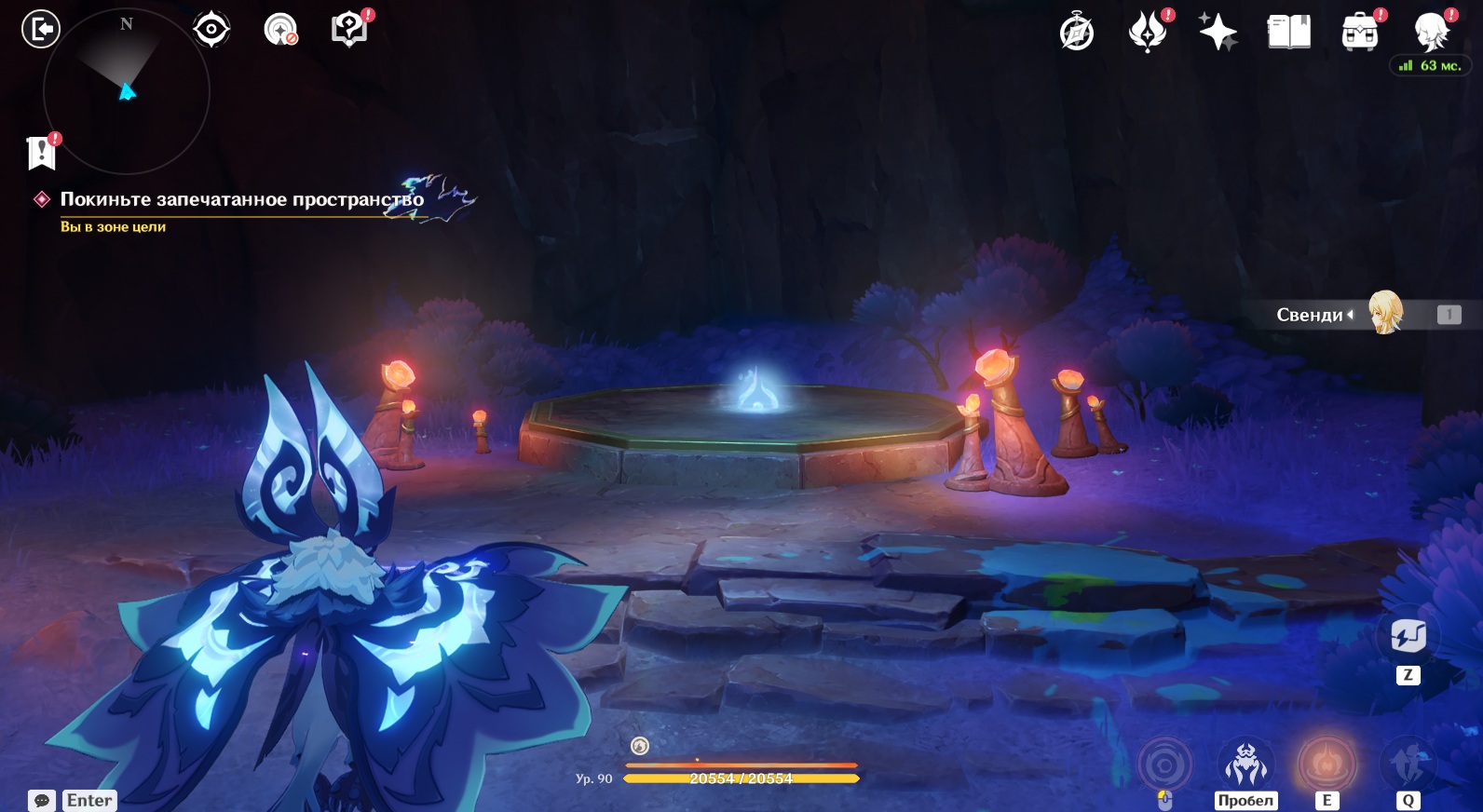Open the quest navigation icon with exclamation
The width and height of the screenshot is (1483, 812).
pyautogui.click(x=349, y=30)
